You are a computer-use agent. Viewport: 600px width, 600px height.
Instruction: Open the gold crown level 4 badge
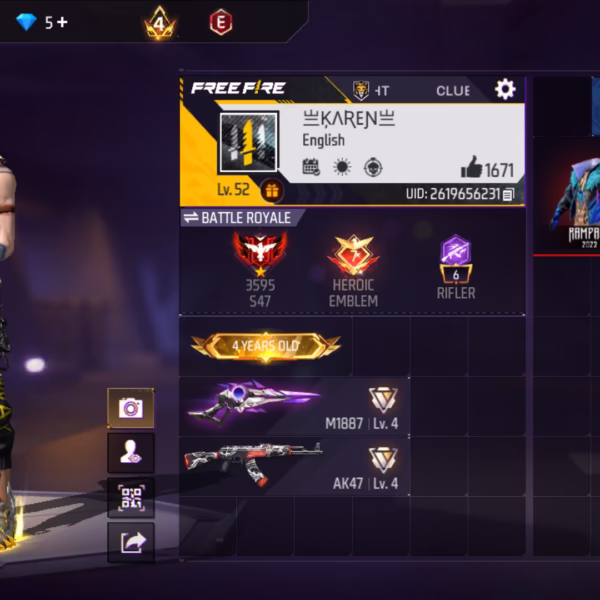(x=159, y=22)
